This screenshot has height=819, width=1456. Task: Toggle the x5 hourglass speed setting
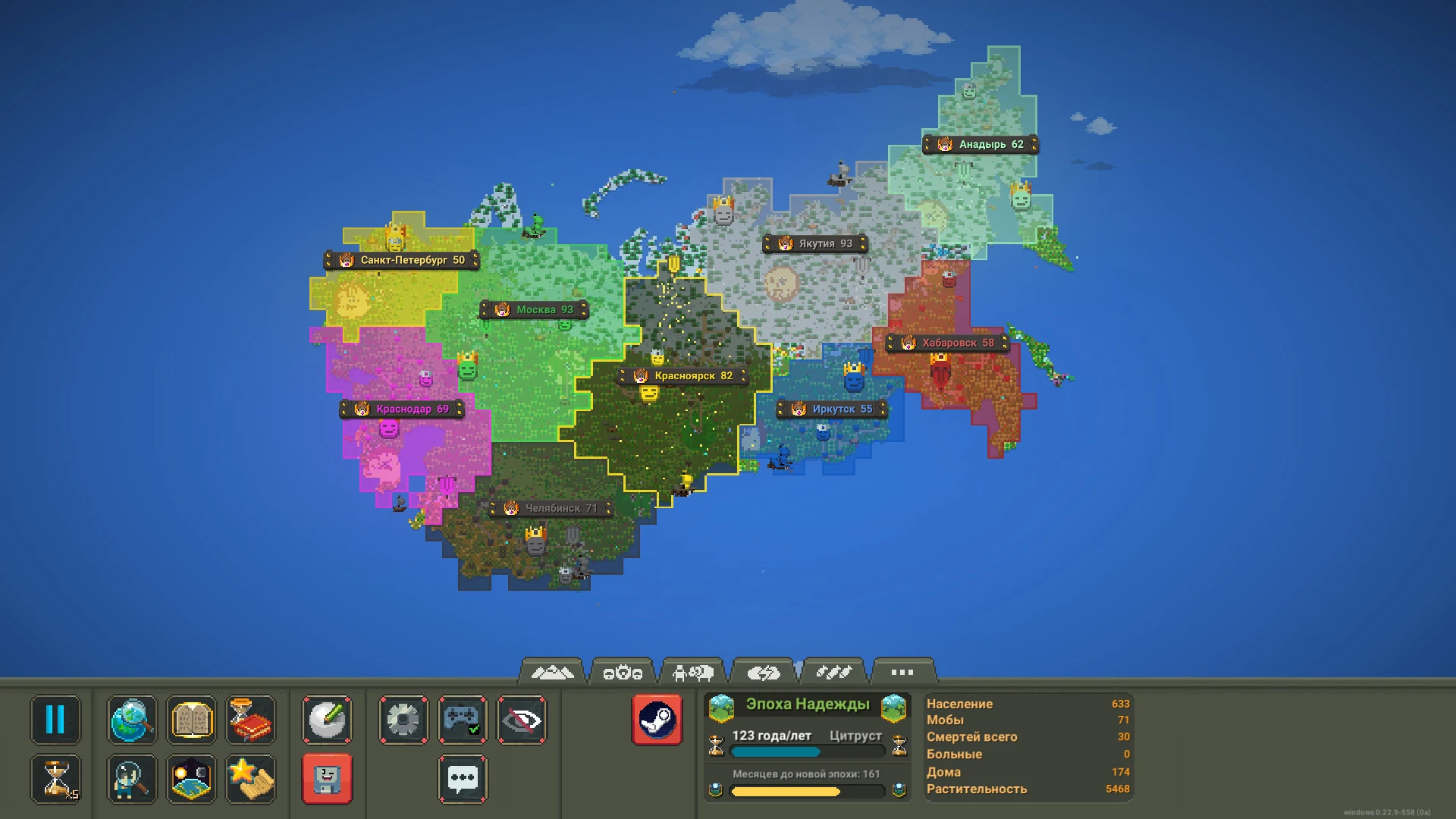click(55, 779)
